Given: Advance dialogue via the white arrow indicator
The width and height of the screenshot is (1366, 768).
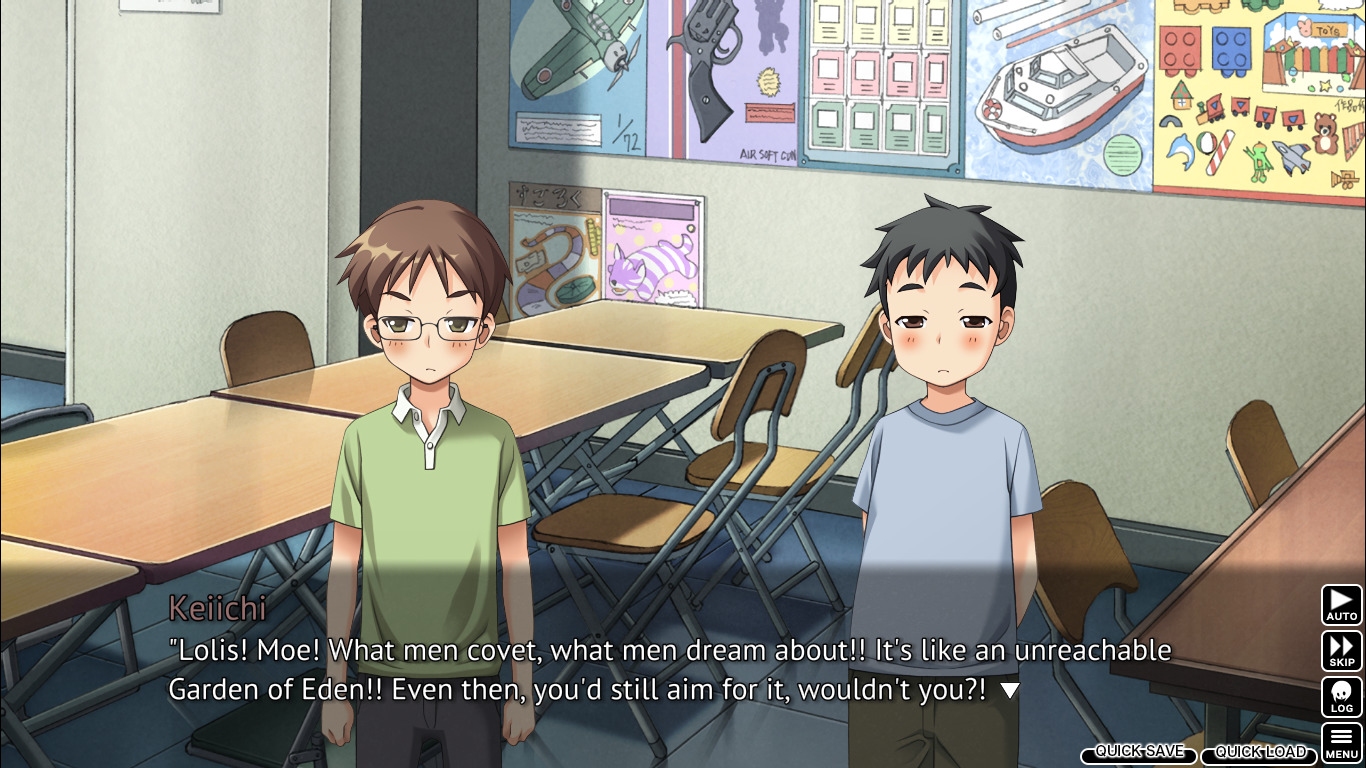Looking at the screenshot, I should (x=1010, y=690).
